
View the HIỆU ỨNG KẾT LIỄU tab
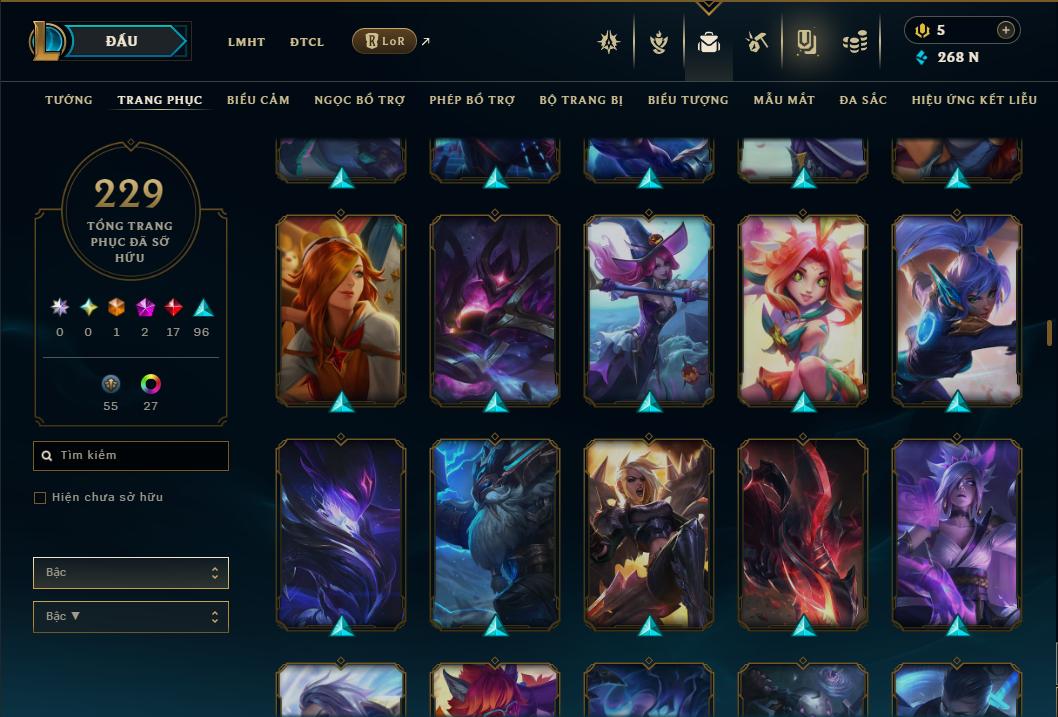click(x=976, y=100)
